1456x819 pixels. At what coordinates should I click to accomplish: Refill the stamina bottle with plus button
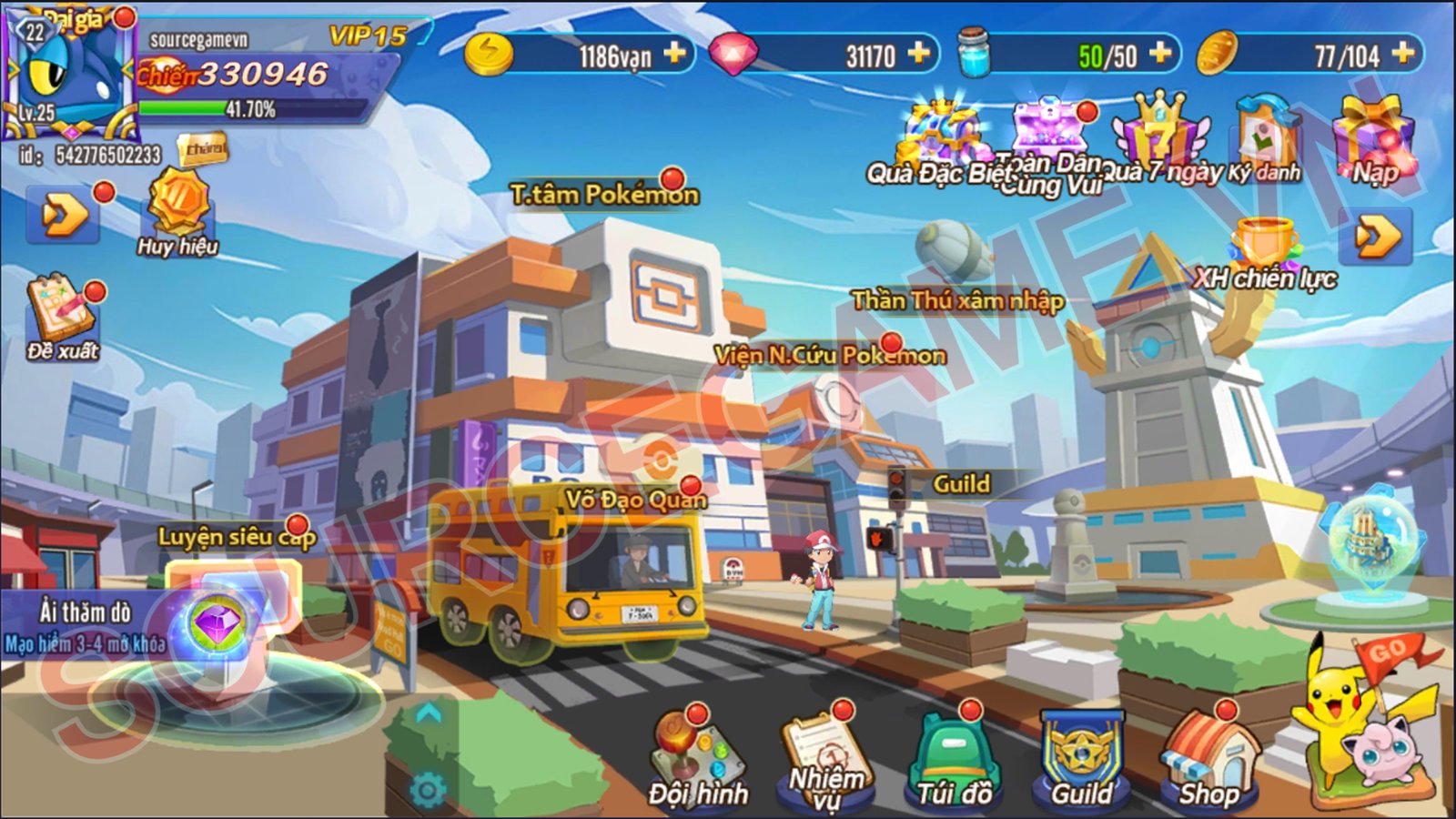(1160, 54)
